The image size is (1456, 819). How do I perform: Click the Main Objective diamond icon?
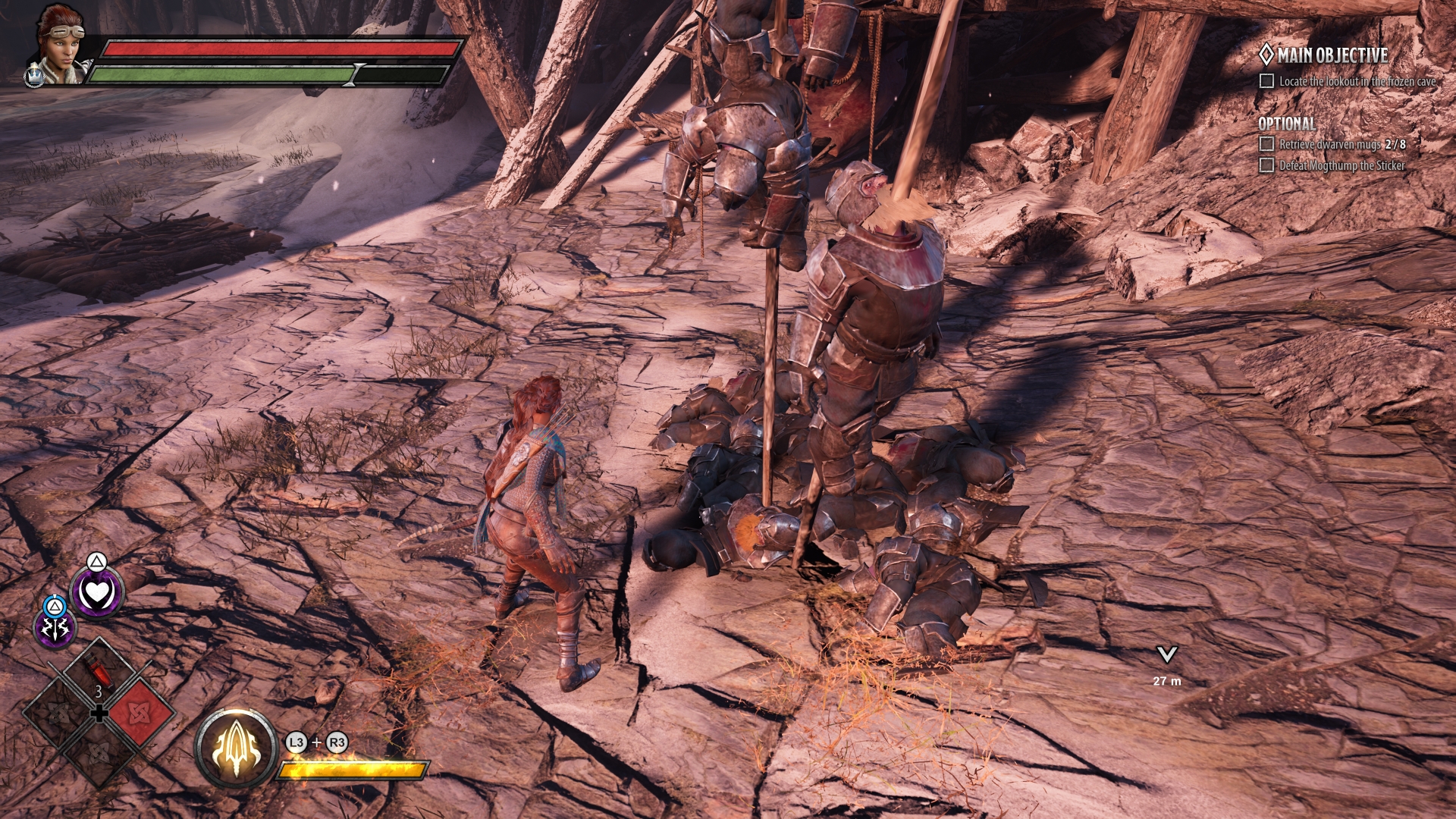point(1266,55)
